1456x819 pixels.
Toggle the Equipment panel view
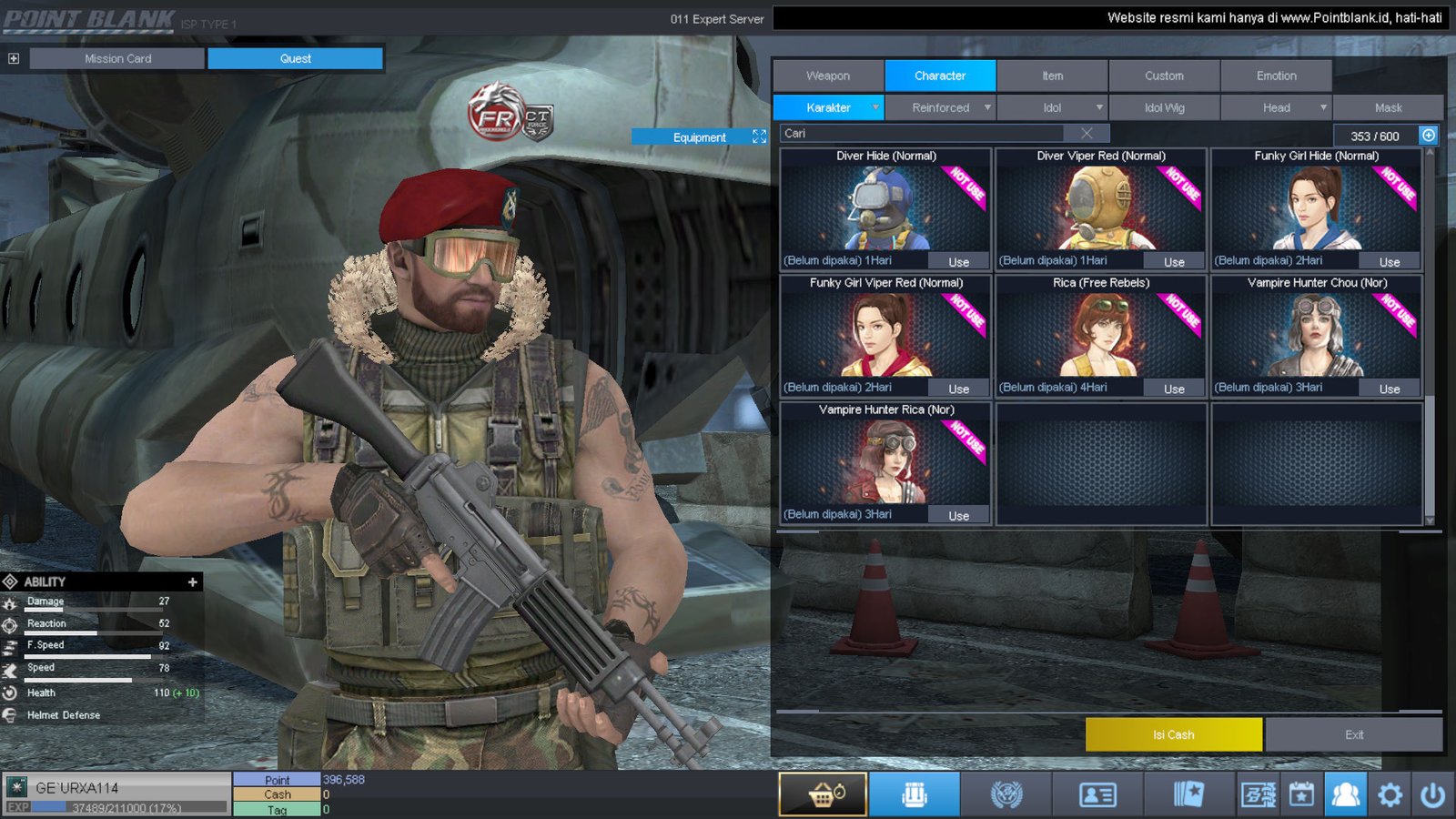coord(759,136)
